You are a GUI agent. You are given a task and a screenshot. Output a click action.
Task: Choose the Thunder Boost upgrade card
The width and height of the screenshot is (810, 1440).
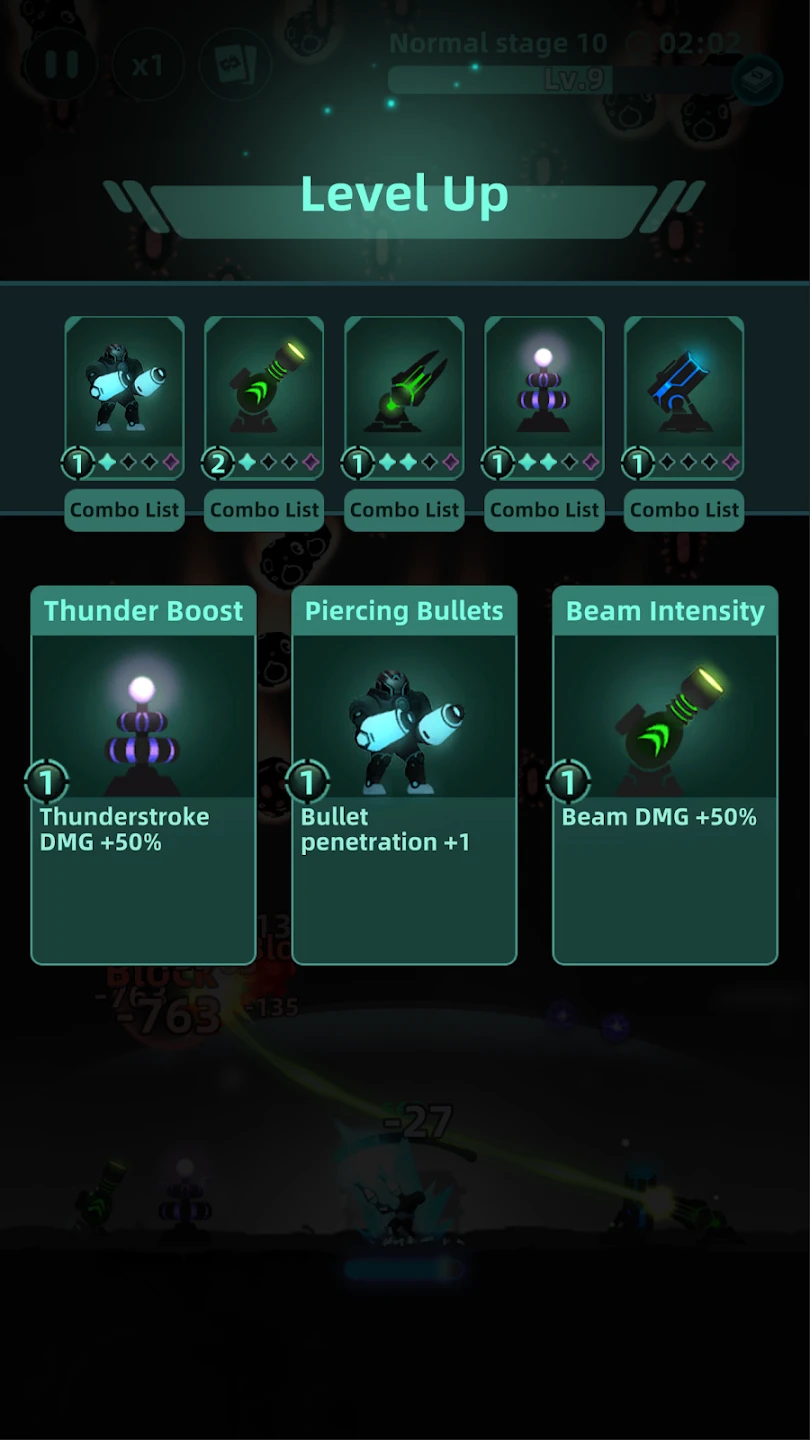point(143,775)
